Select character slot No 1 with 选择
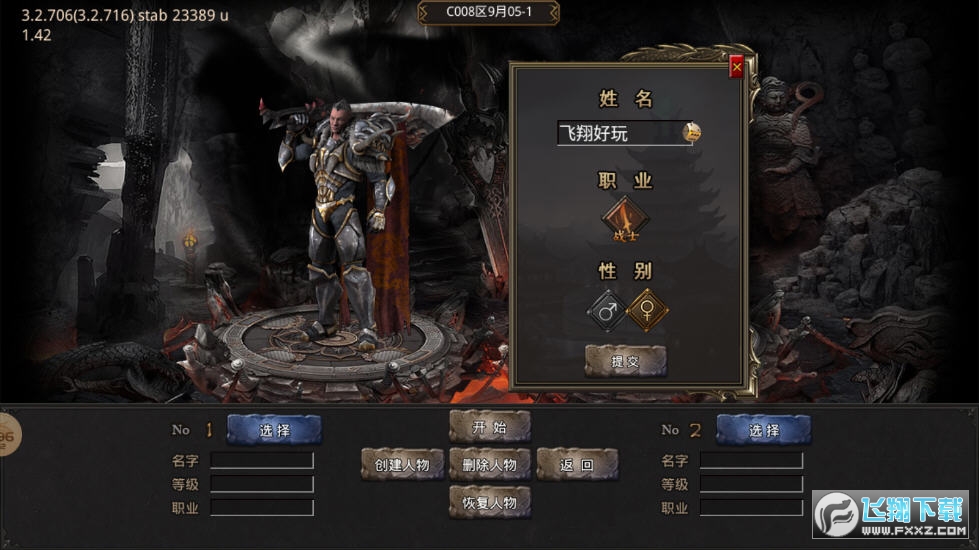 (274, 430)
